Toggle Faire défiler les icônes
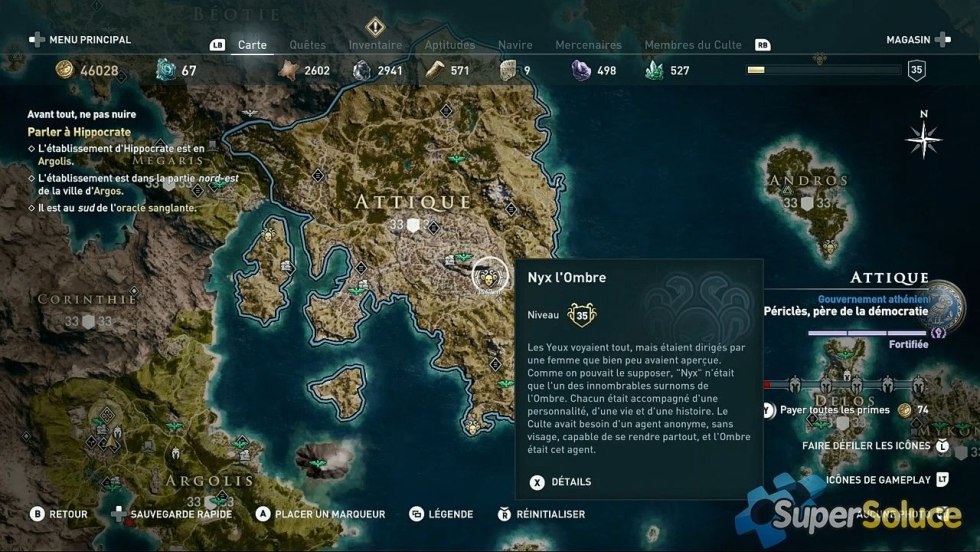The width and height of the screenshot is (980, 552). point(867,445)
